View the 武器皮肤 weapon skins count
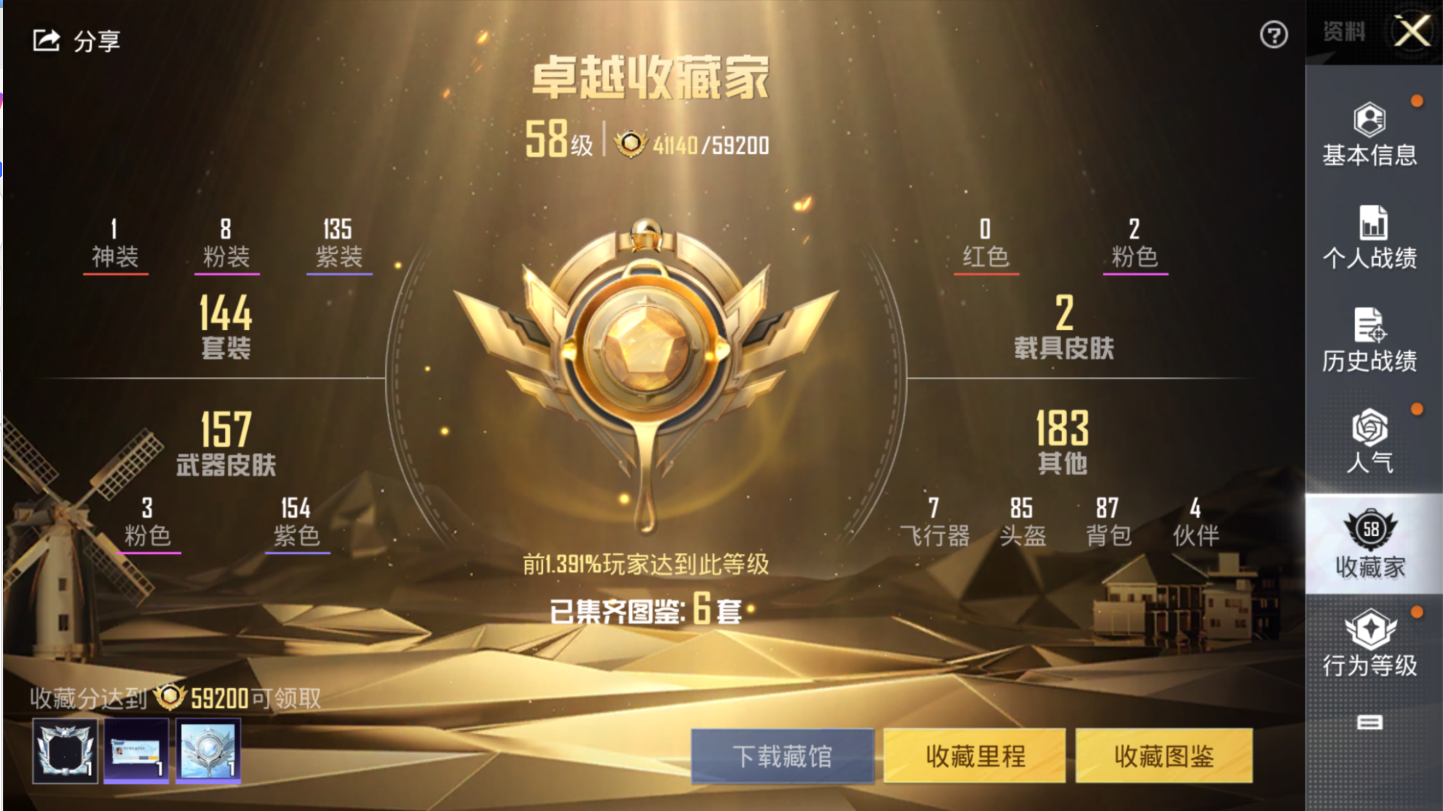Screen dimensions: 1443x811 225,443
